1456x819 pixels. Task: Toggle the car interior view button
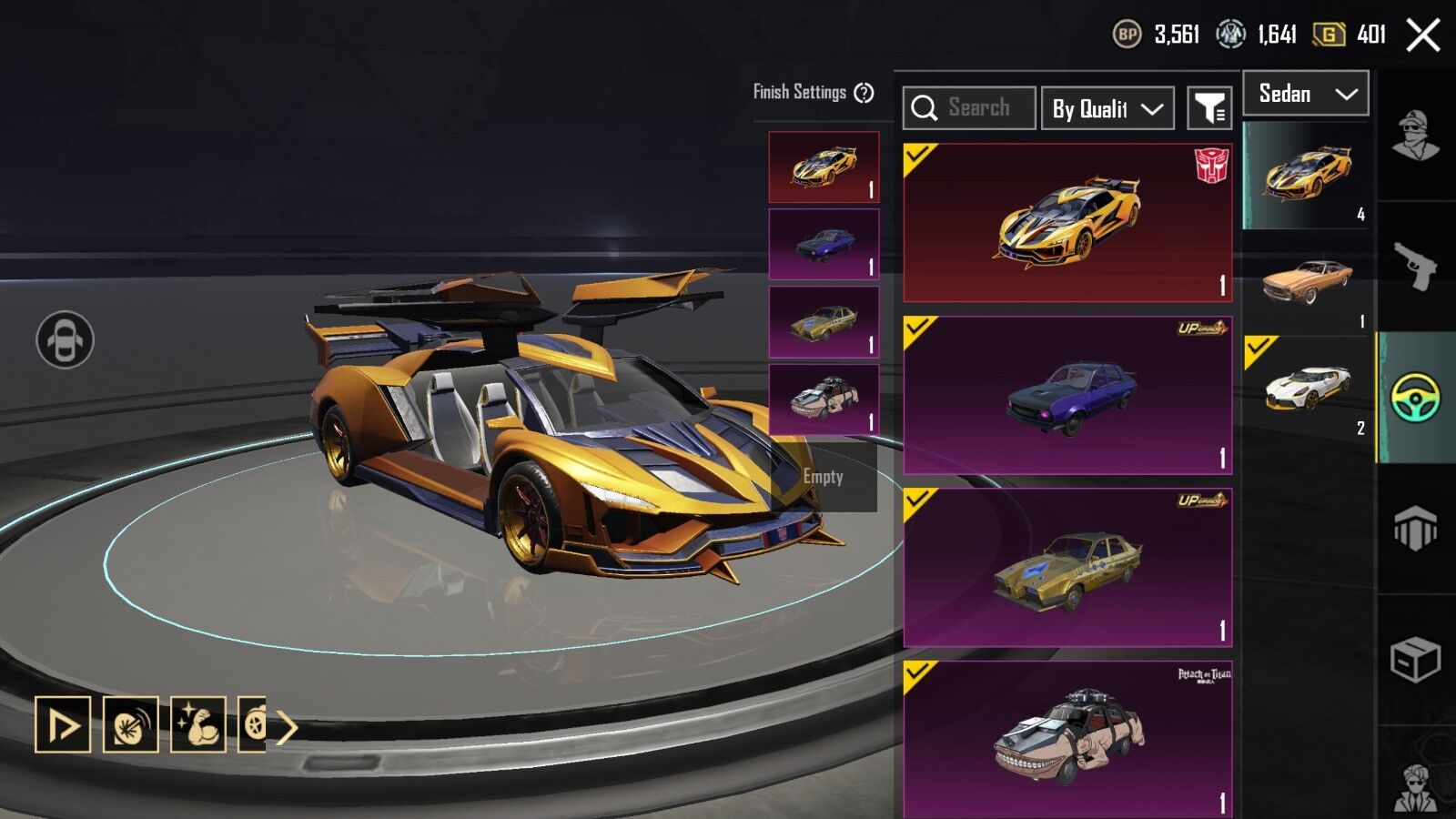pos(65,340)
